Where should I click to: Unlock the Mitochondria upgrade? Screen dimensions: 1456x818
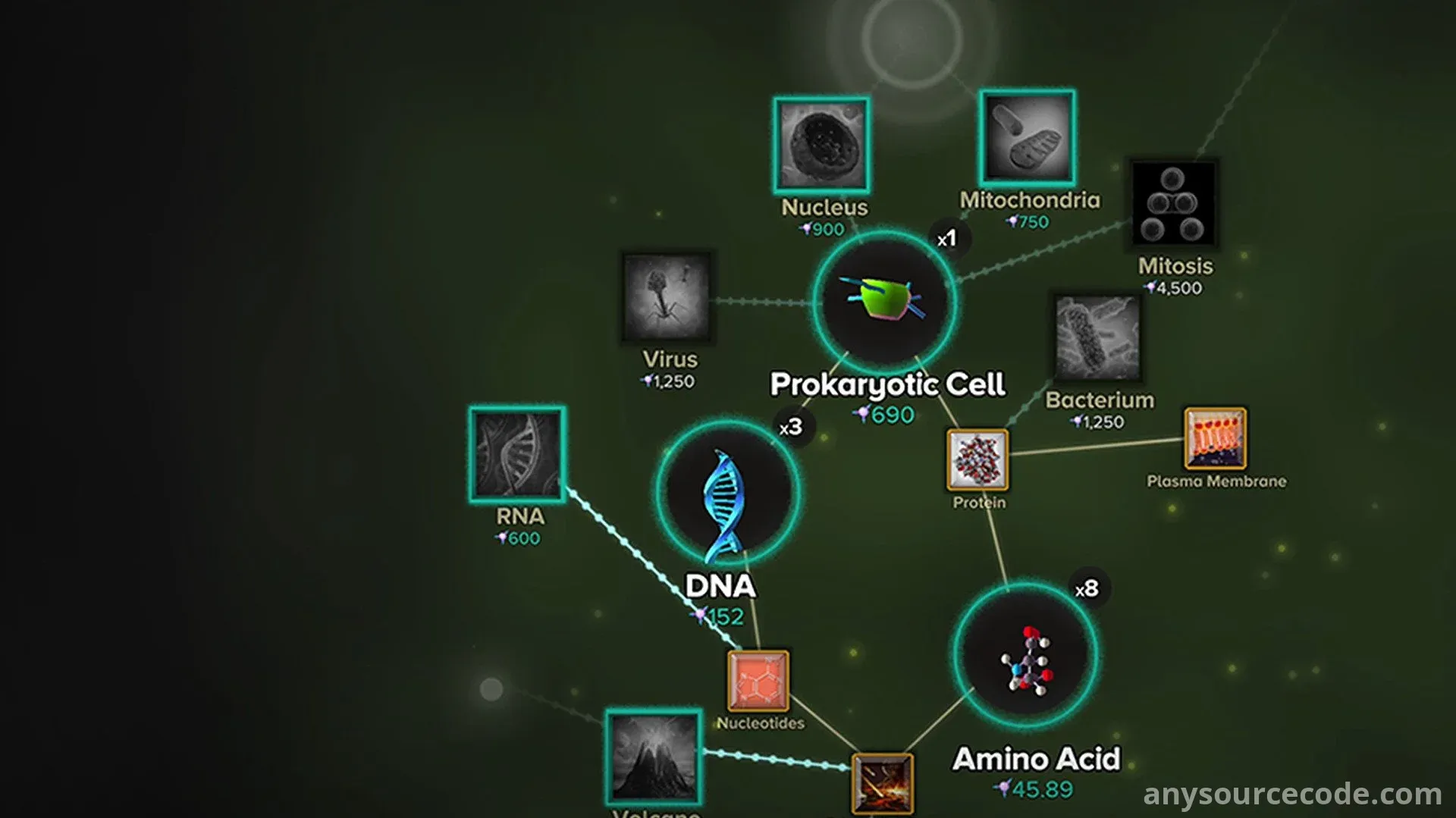click(x=1027, y=137)
